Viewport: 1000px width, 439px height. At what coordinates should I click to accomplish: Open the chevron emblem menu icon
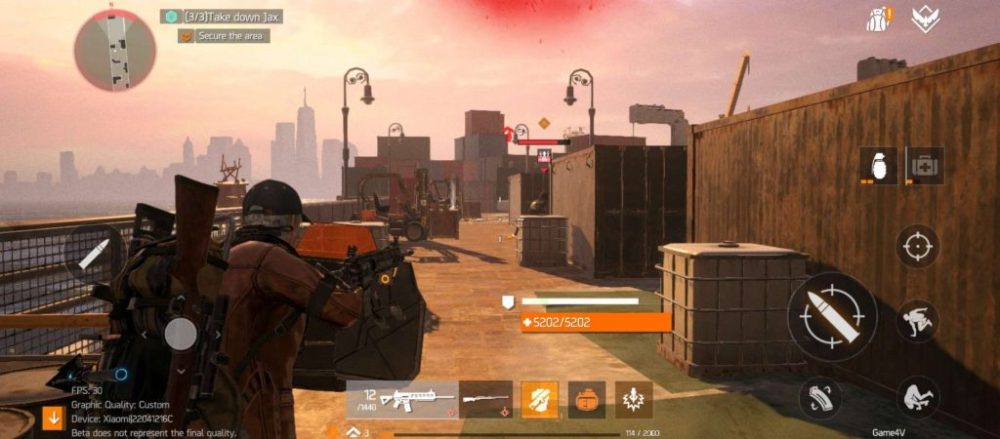pyautogui.click(x=925, y=19)
